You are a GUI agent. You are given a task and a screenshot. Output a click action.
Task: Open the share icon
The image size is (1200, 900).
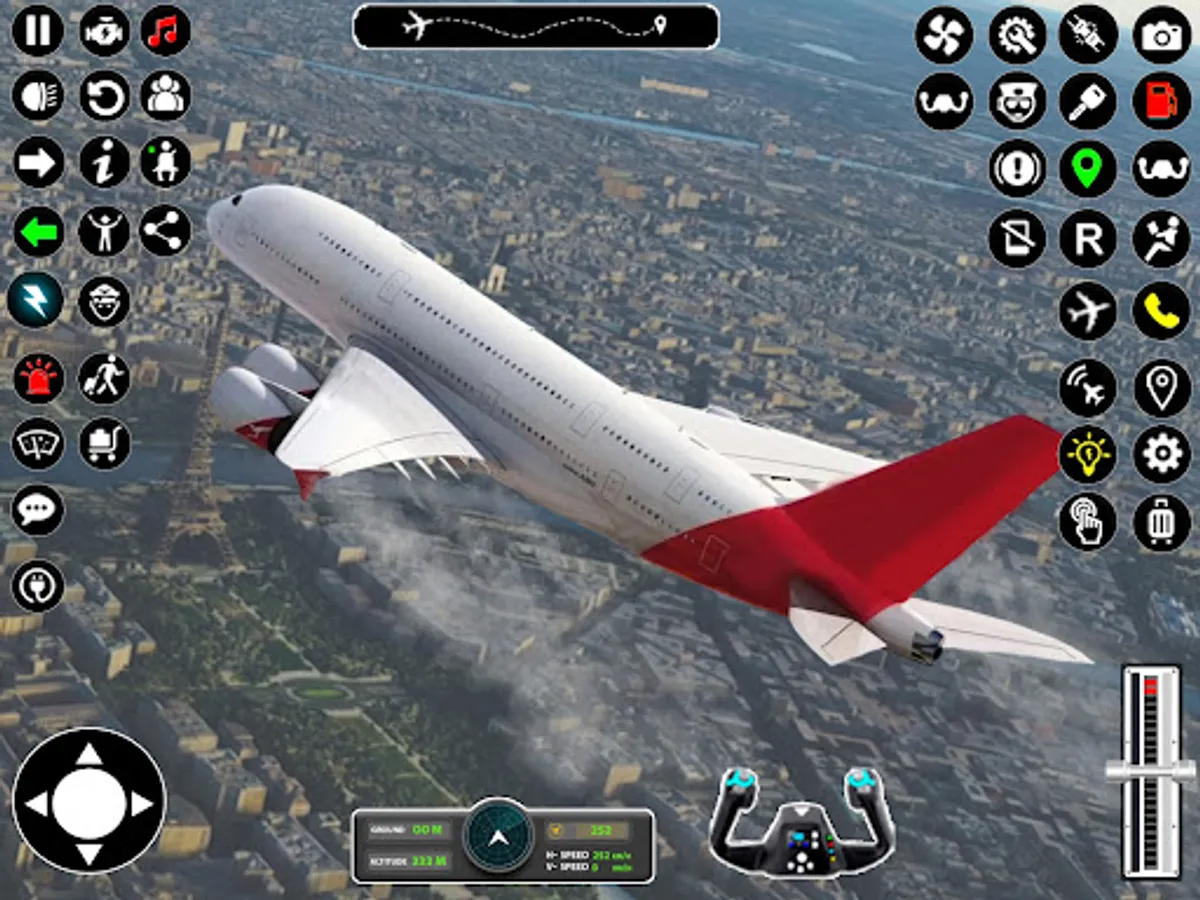point(165,232)
